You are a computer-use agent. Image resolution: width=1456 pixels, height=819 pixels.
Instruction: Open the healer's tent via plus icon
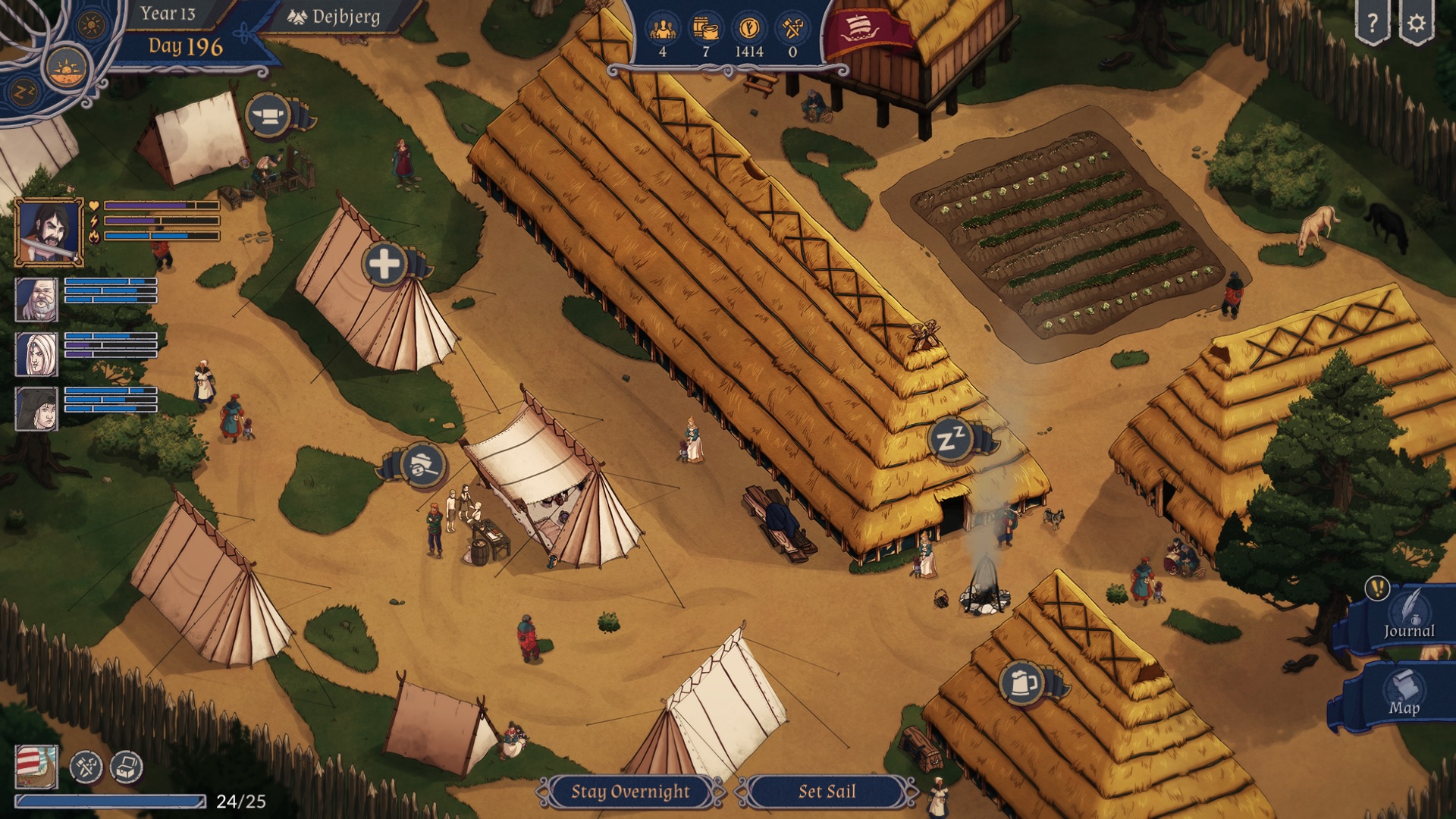tap(385, 263)
